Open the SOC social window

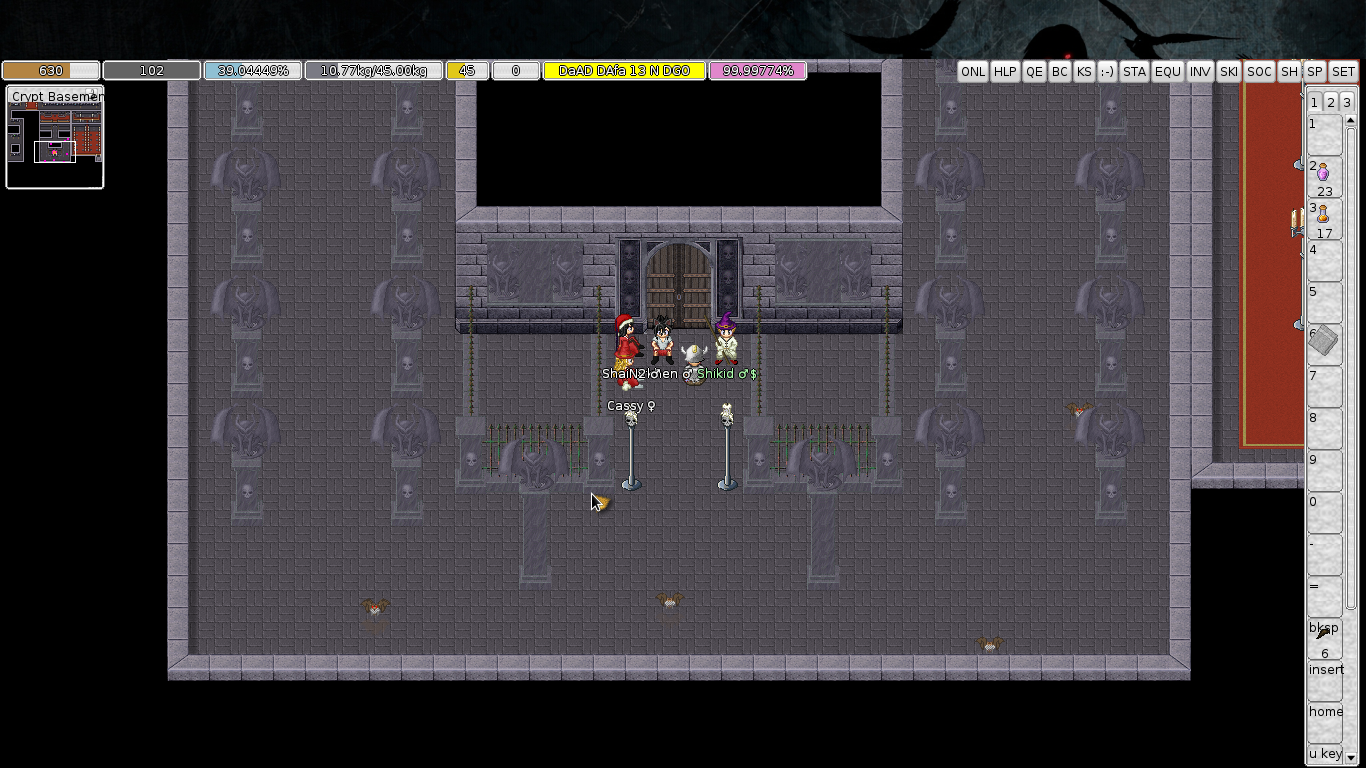1260,72
